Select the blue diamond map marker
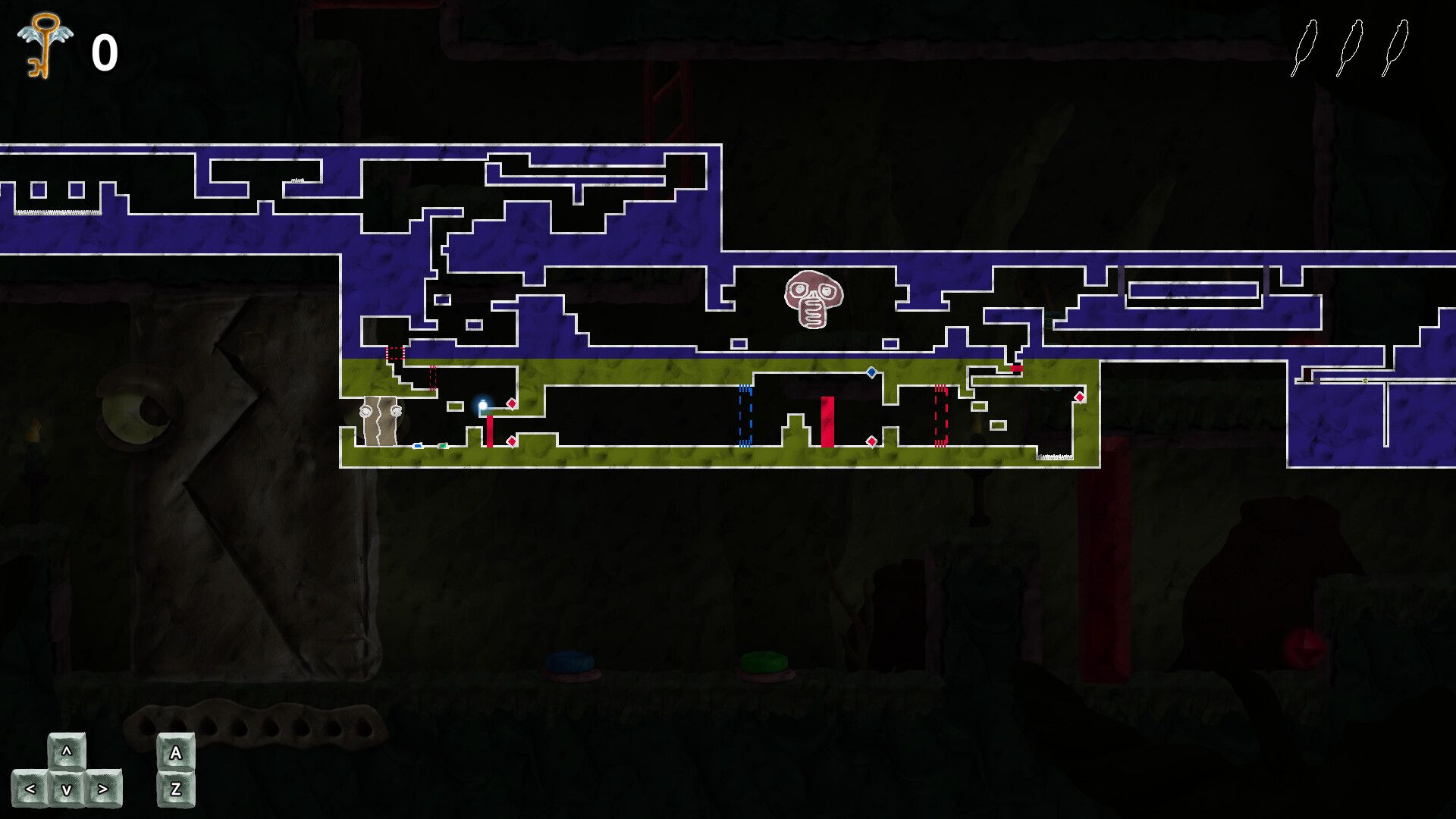1456x819 pixels. [871, 372]
